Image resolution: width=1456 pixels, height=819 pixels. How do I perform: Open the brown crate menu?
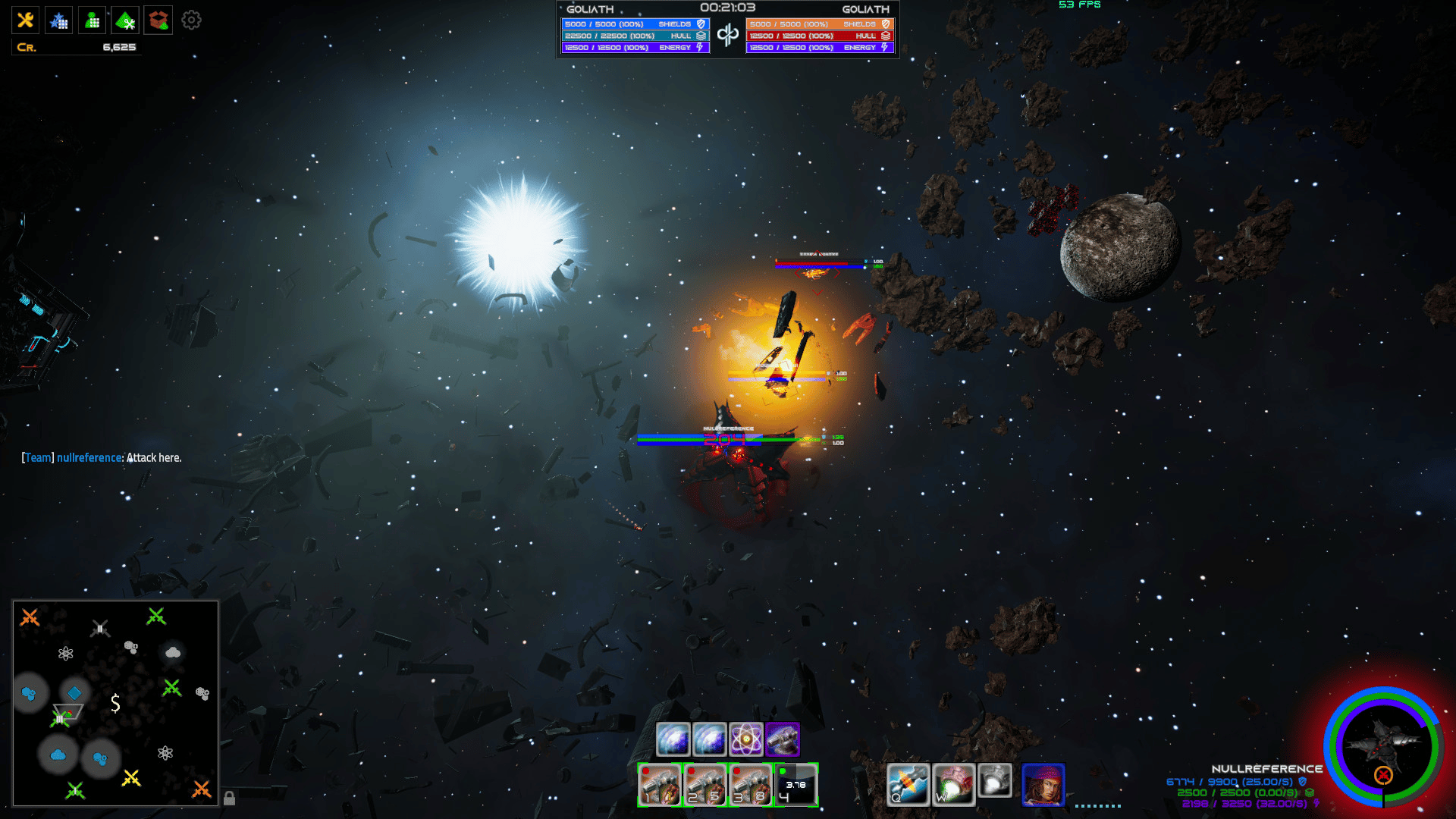coord(158,20)
